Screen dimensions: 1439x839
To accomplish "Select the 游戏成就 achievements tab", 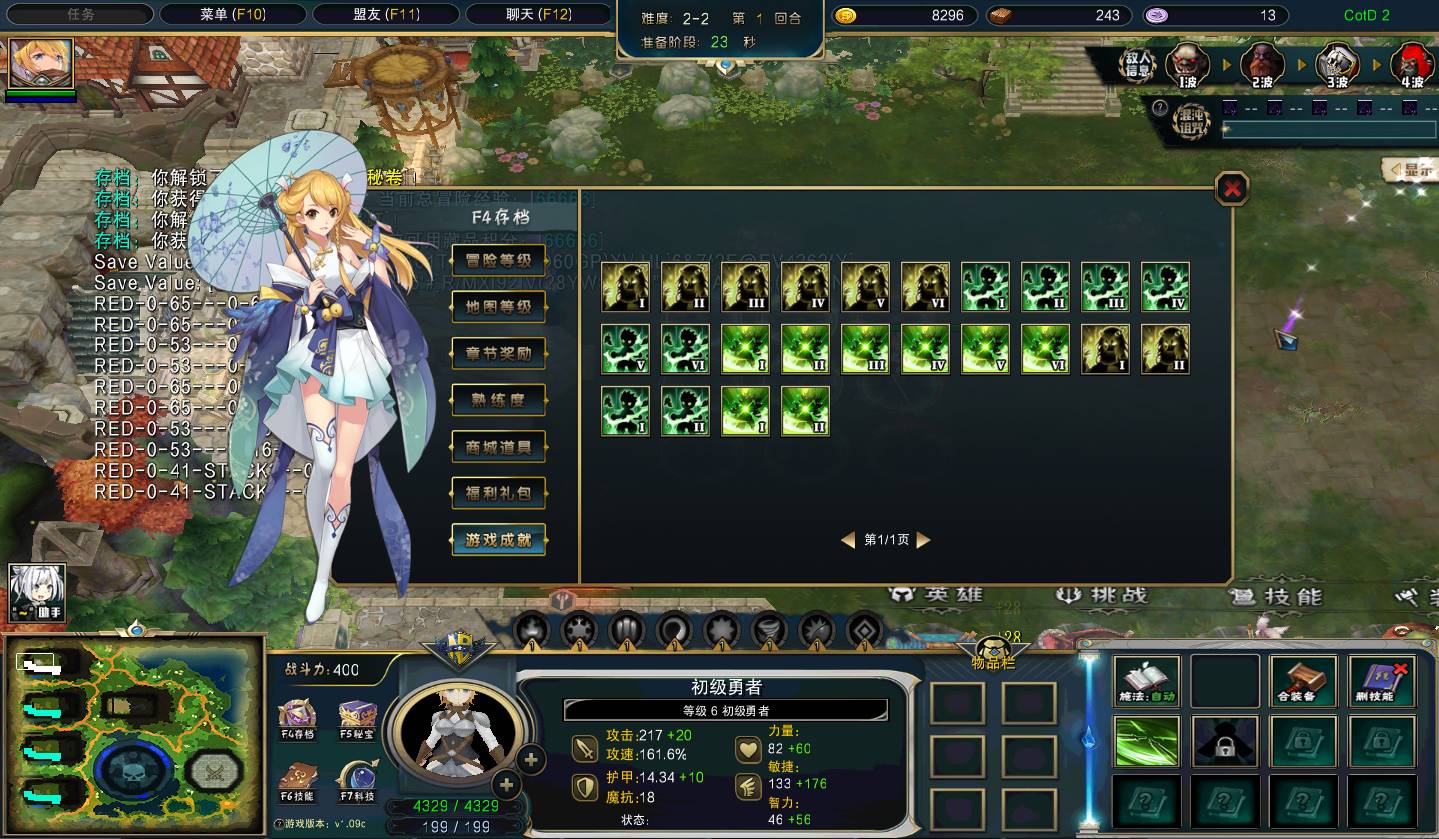I will point(499,540).
